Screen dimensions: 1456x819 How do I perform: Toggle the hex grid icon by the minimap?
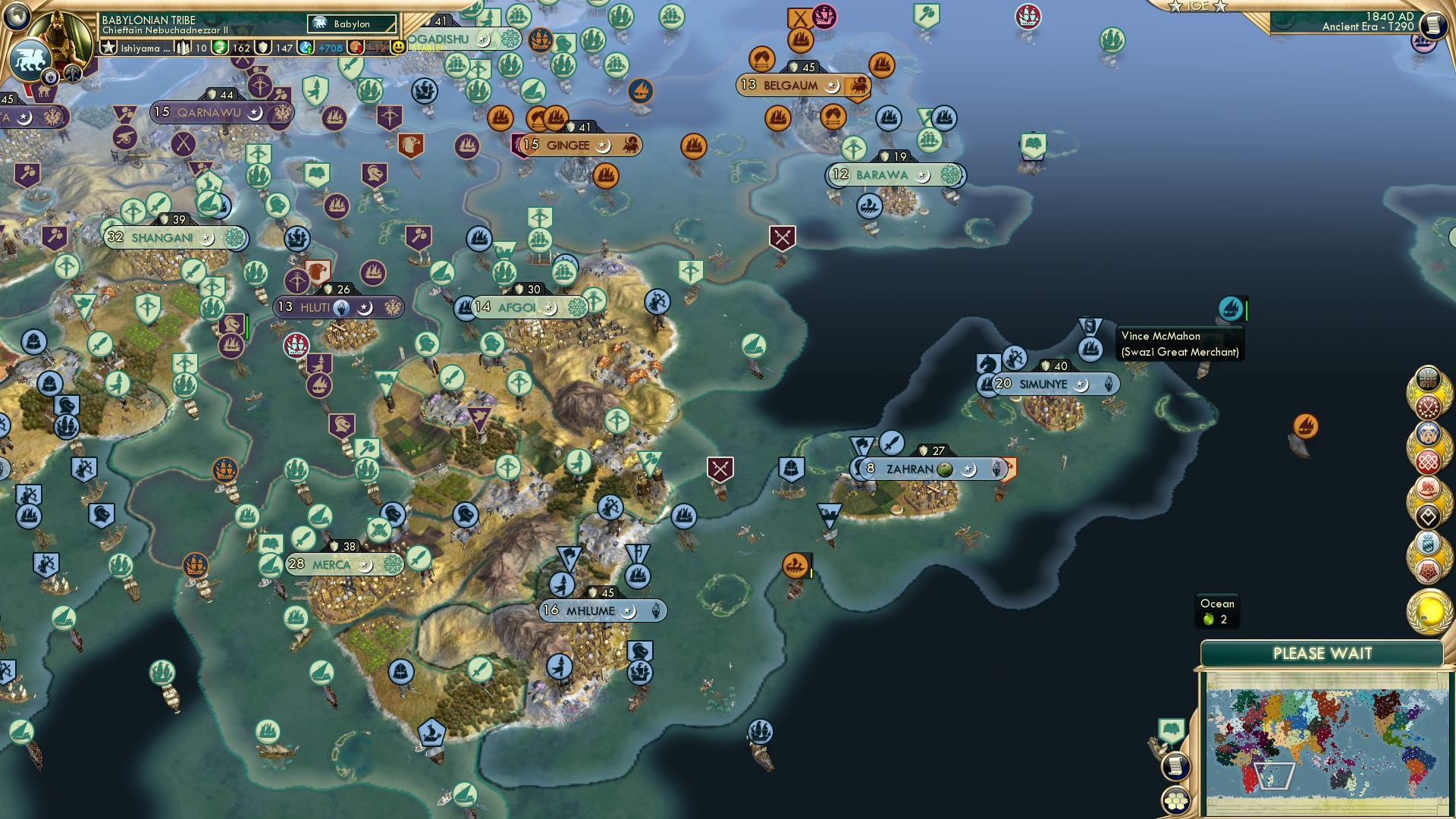click(x=1175, y=801)
